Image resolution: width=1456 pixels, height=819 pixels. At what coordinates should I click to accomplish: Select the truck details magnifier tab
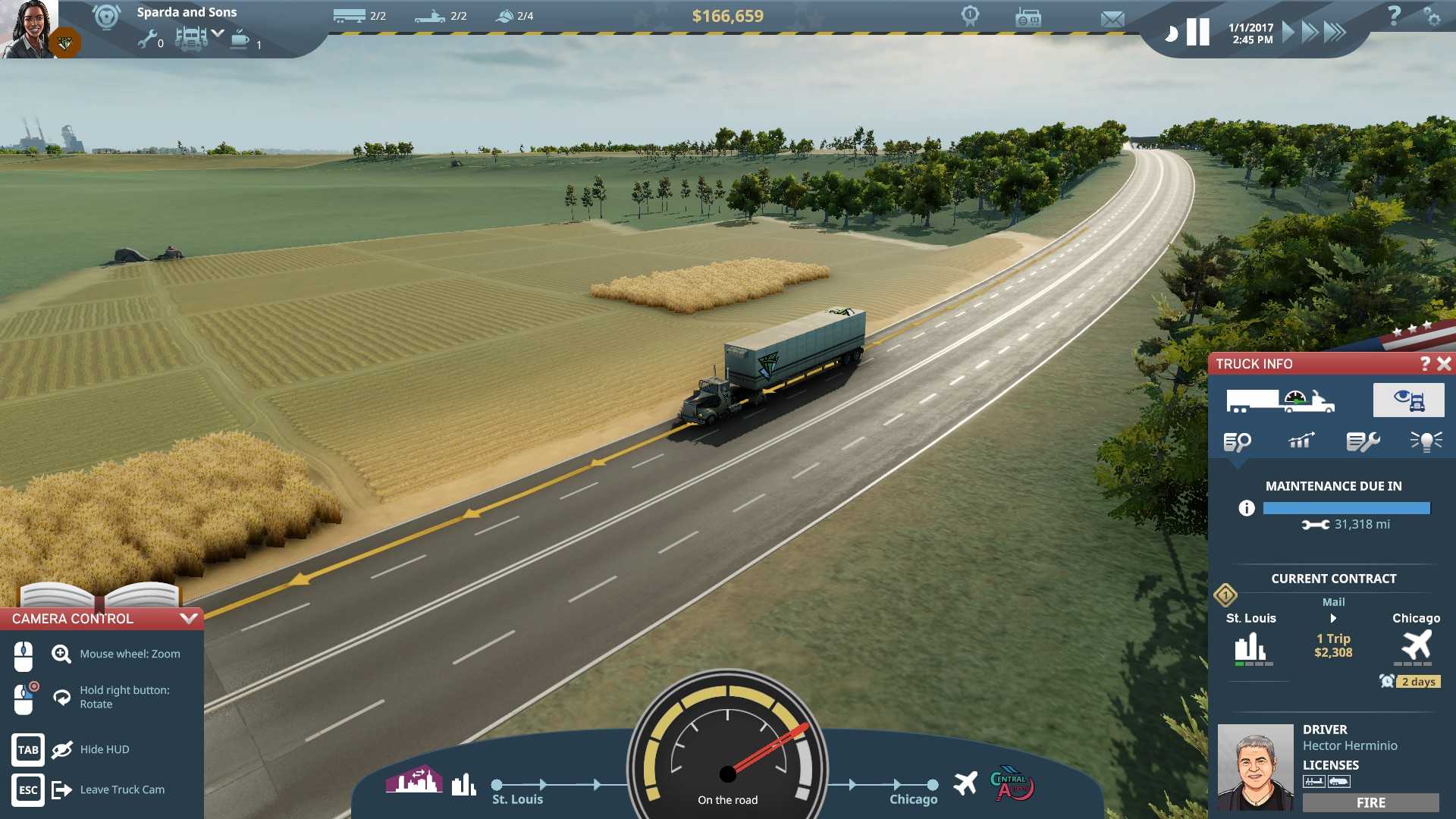1238,440
